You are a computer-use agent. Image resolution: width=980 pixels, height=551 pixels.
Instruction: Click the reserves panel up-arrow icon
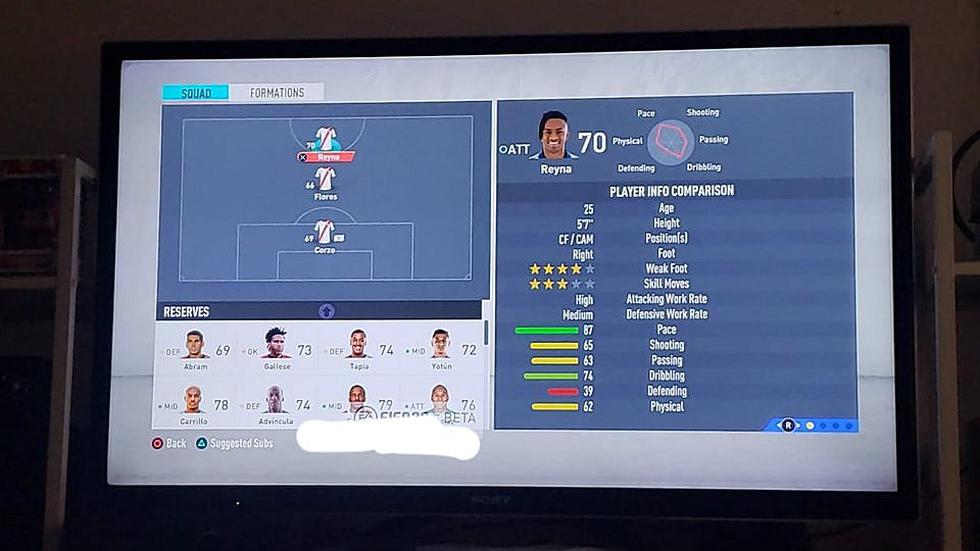(326, 311)
